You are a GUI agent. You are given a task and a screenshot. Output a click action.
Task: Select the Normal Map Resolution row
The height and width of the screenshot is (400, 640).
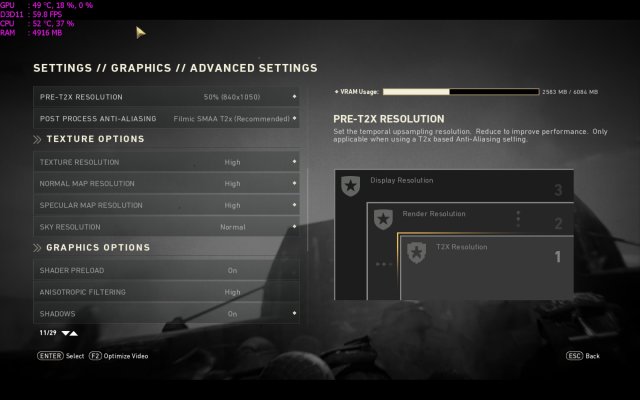coord(166,184)
